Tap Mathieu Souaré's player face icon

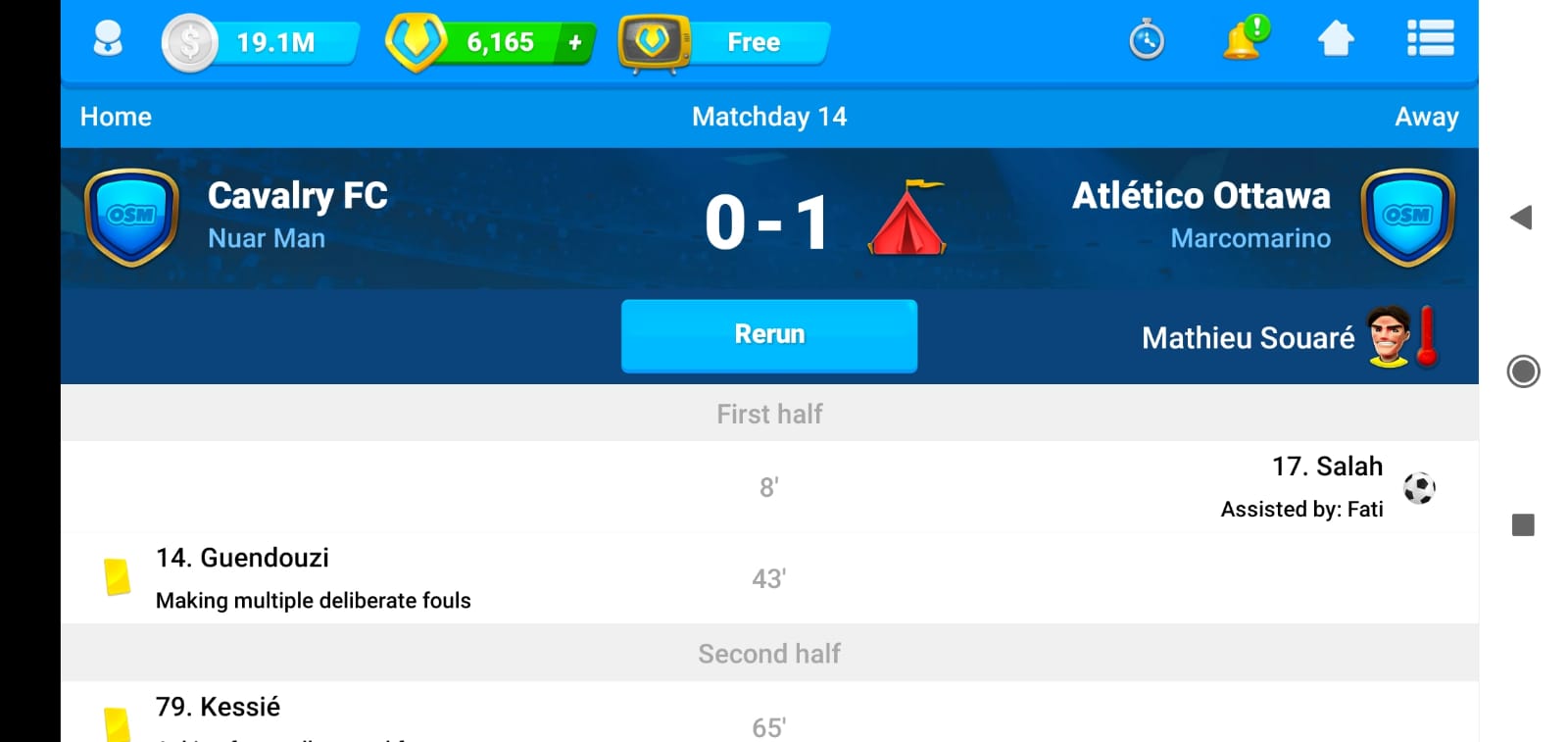pos(1388,337)
